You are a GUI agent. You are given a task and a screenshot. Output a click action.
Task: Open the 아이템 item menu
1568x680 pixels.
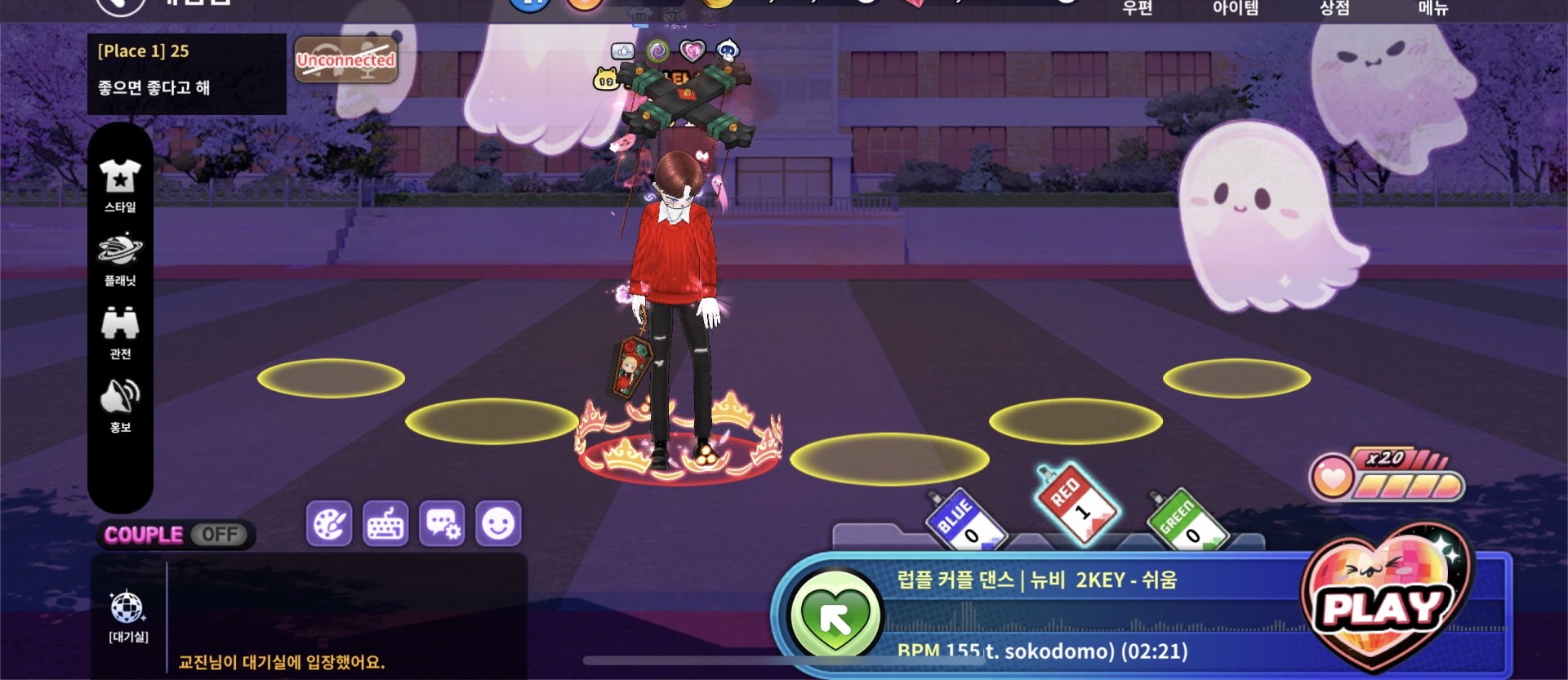click(x=1236, y=8)
